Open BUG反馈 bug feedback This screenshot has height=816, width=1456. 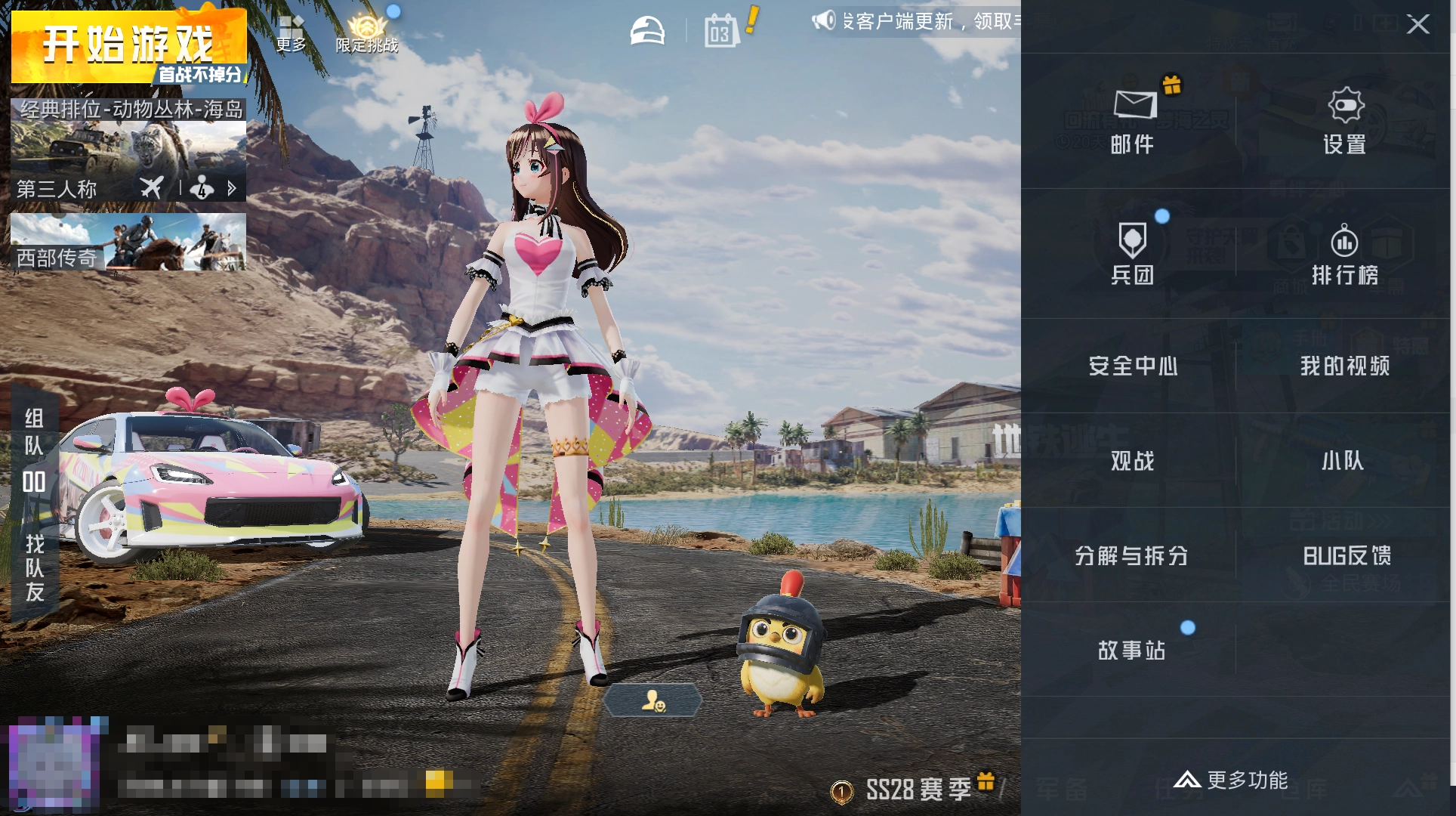[1346, 556]
